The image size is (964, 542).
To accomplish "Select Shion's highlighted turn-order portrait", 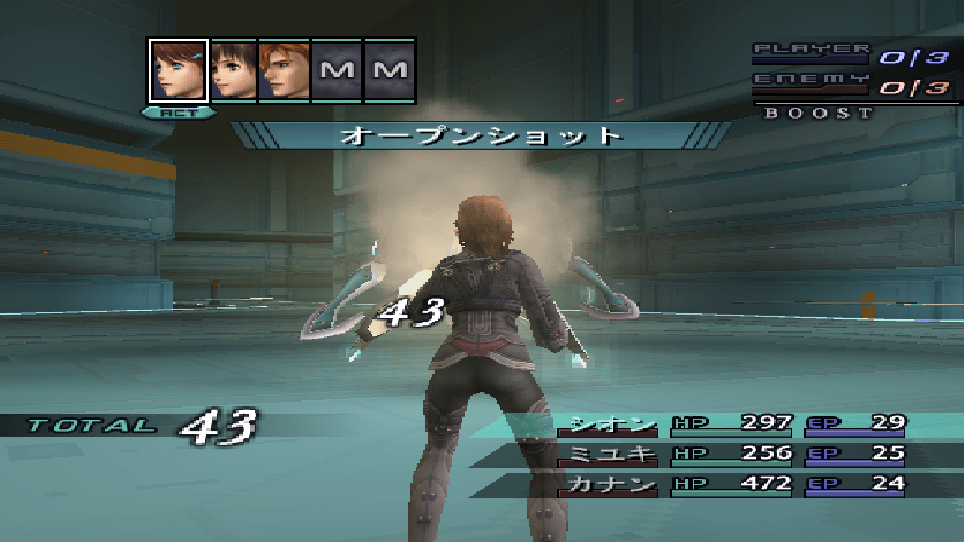I will 178,70.
